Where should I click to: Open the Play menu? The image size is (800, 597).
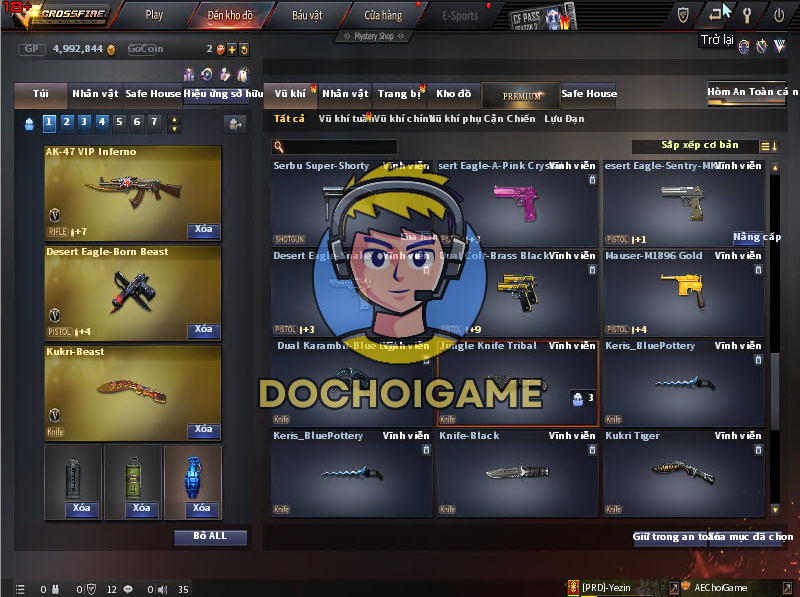153,15
